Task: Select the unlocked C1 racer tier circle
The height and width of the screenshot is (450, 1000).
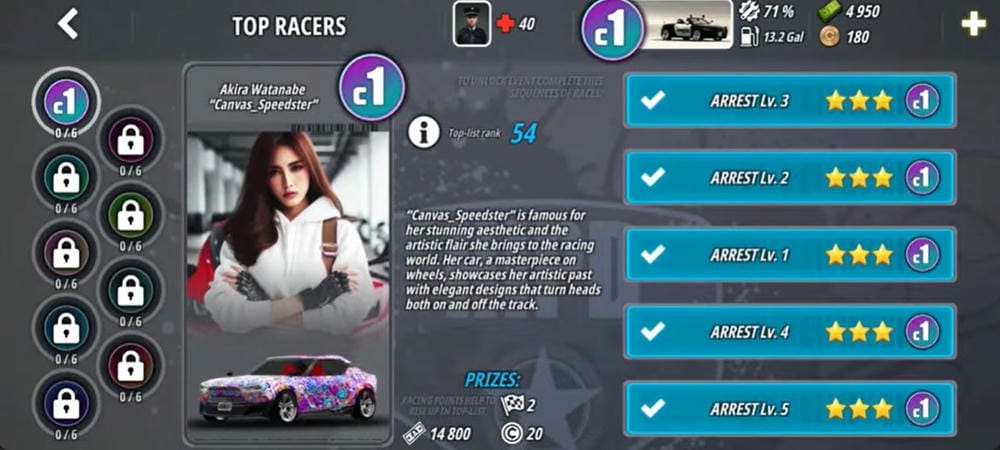Action: pos(67,101)
